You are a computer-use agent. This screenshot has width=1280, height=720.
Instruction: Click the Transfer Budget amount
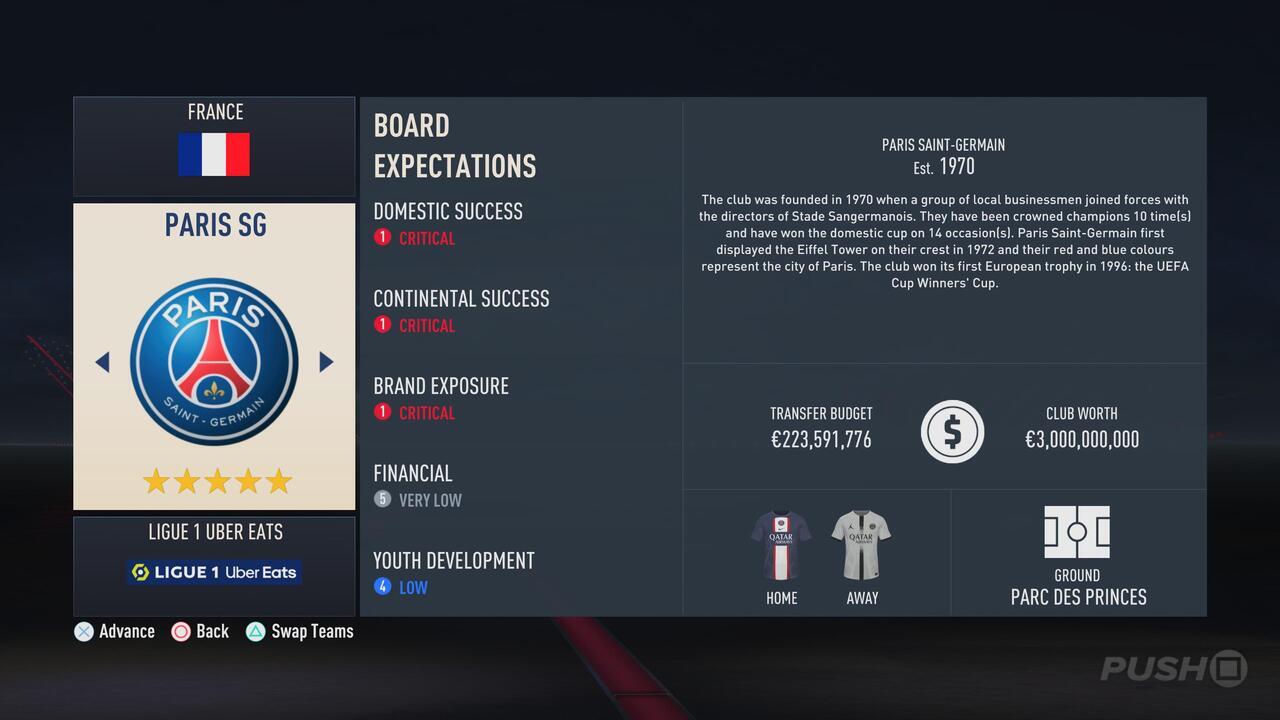[x=820, y=439]
